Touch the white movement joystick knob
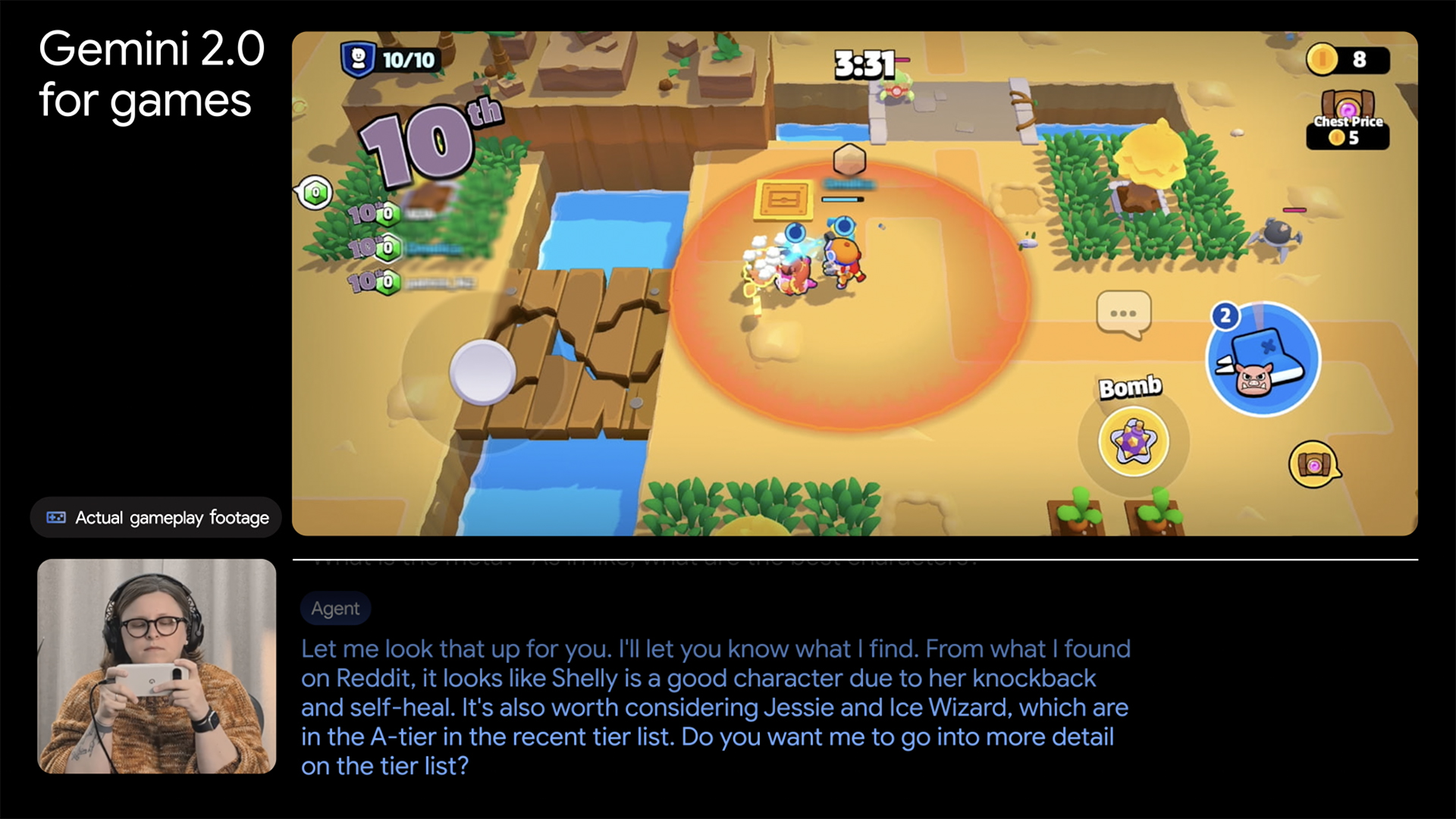 (x=482, y=372)
